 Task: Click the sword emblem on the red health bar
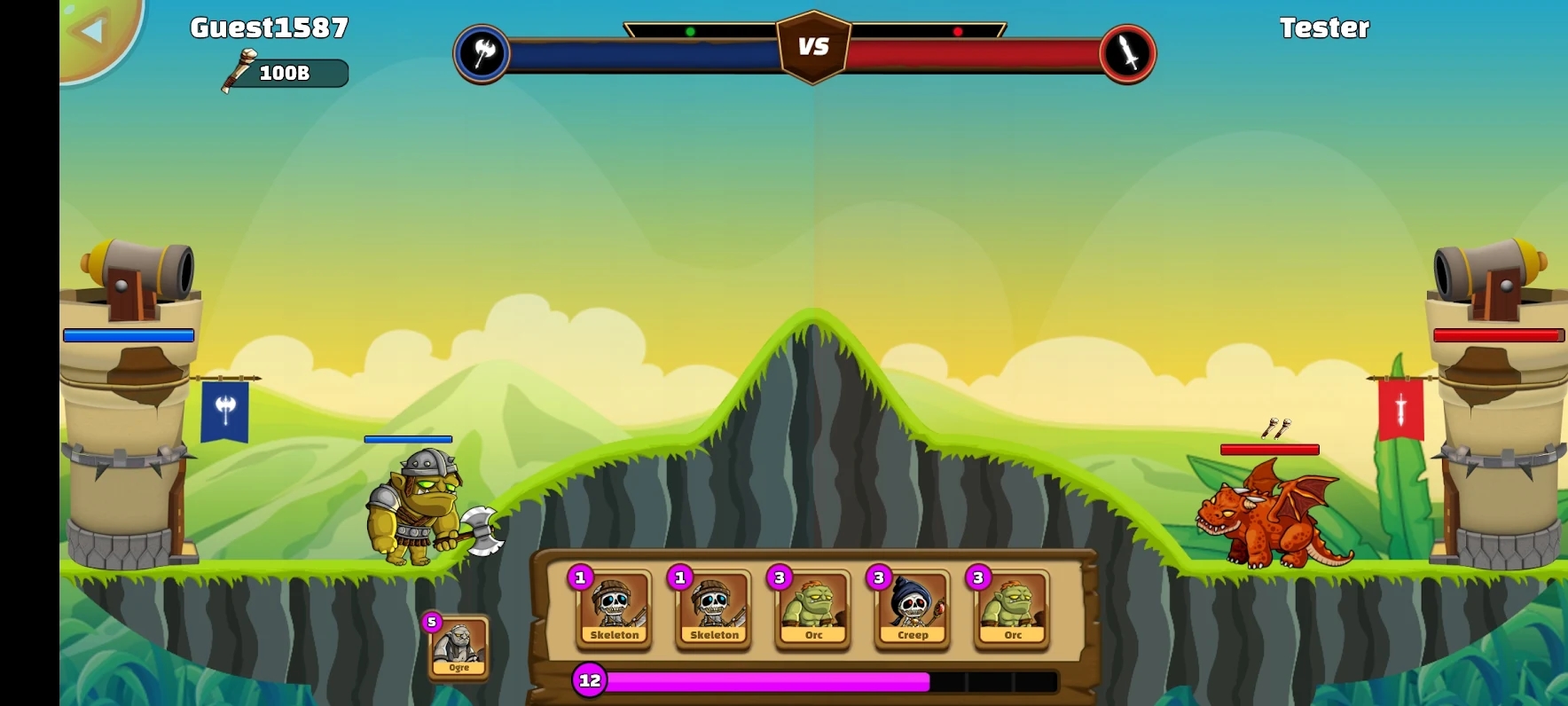pyautogui.click(x=1127, y=52)
